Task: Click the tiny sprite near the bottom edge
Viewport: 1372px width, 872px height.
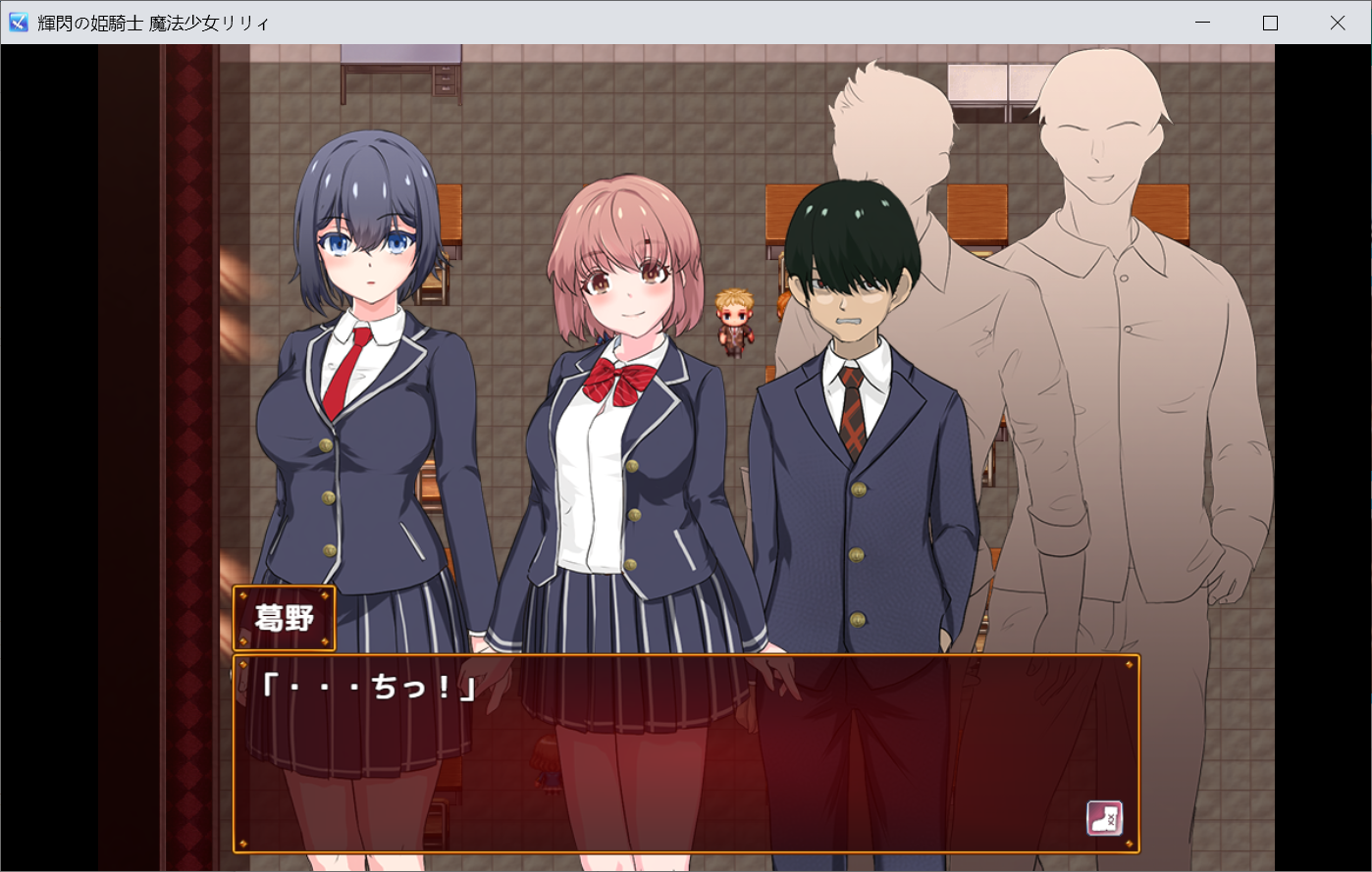Action: click(546, 763)
